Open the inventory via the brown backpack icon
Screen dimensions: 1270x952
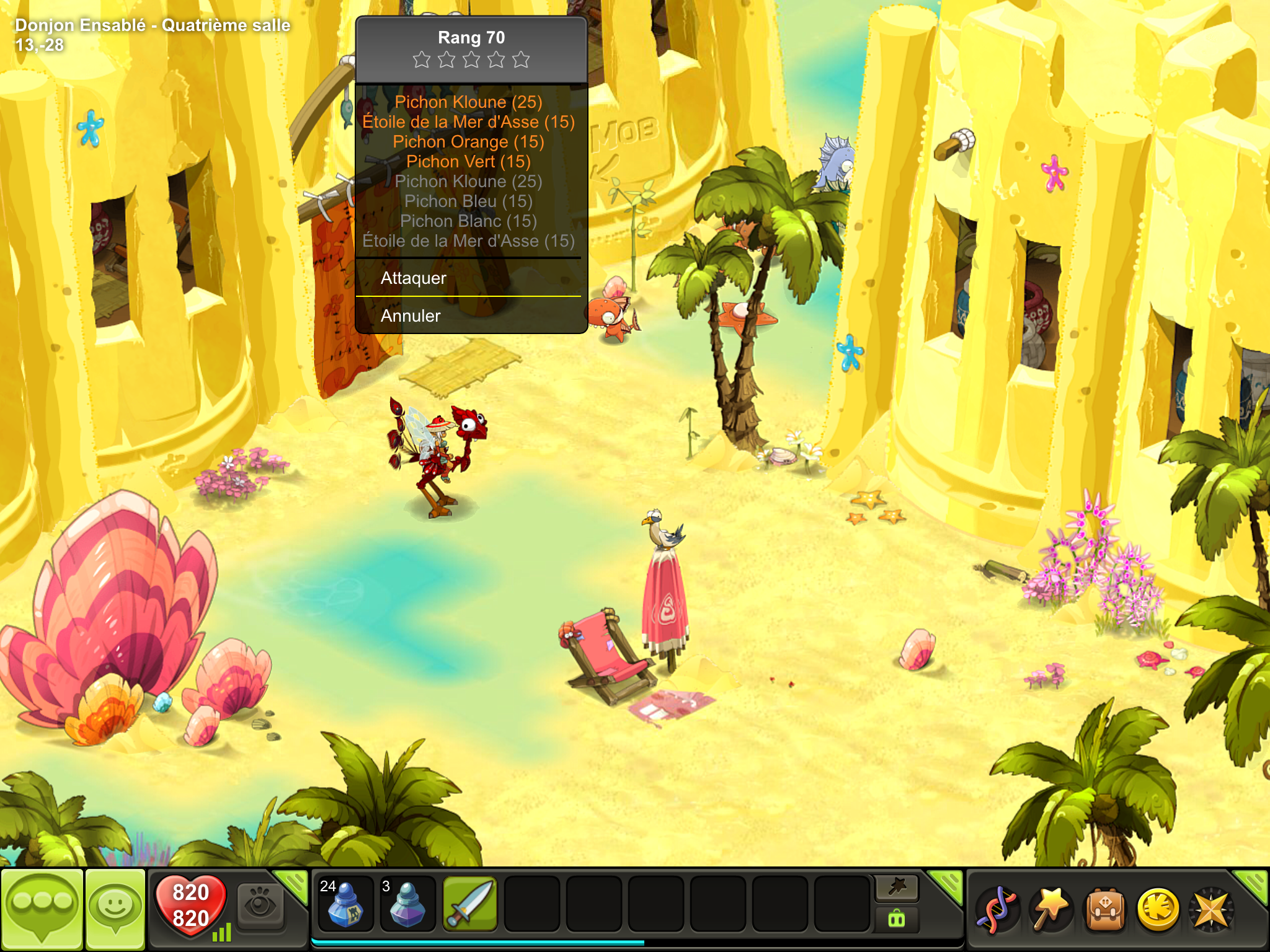(1104, 910)
